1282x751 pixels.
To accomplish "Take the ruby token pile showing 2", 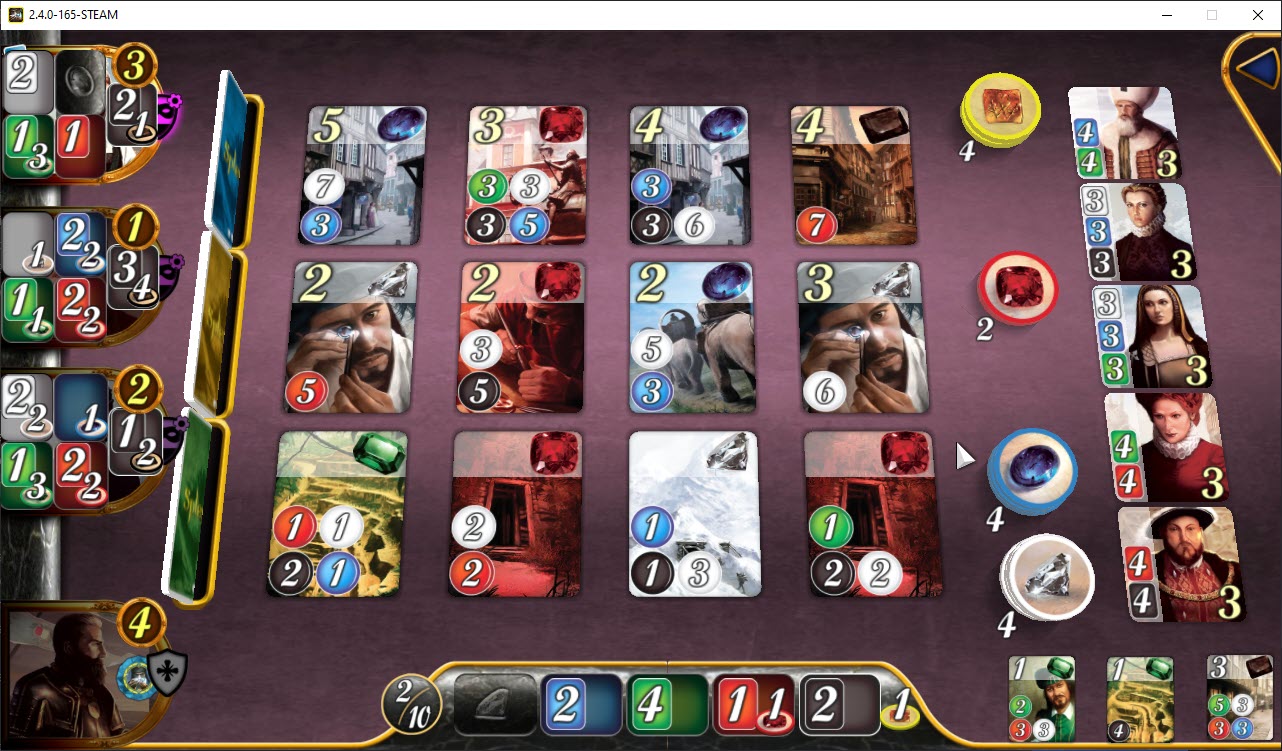I will 1016,288.
